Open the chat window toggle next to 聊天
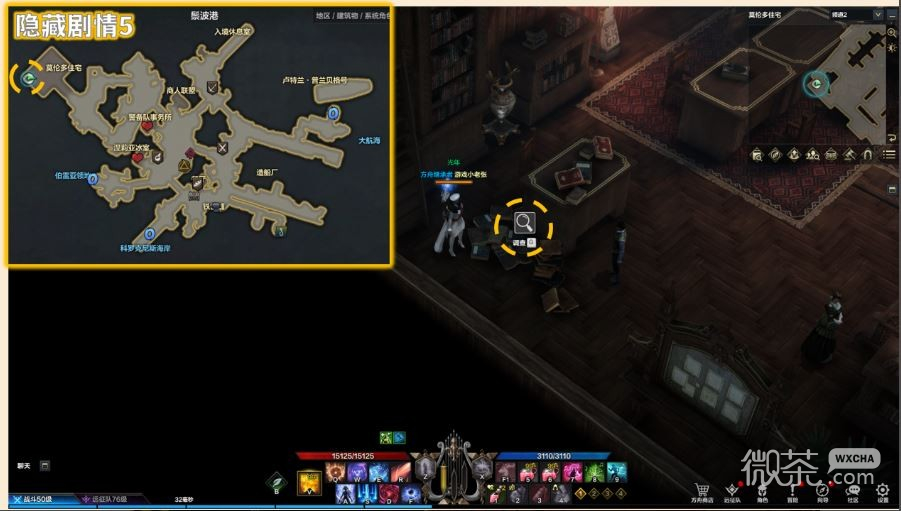Viewport: 901px width, 511px height. [45, 465]
